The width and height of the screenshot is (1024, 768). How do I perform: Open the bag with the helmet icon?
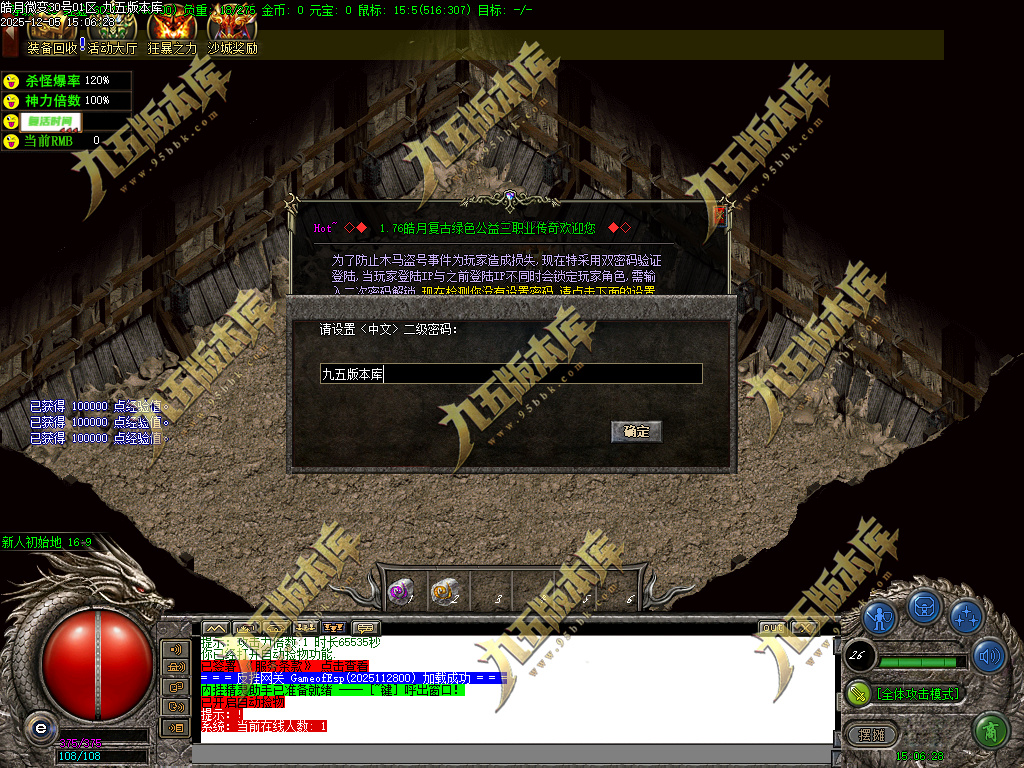pos(923,607)
